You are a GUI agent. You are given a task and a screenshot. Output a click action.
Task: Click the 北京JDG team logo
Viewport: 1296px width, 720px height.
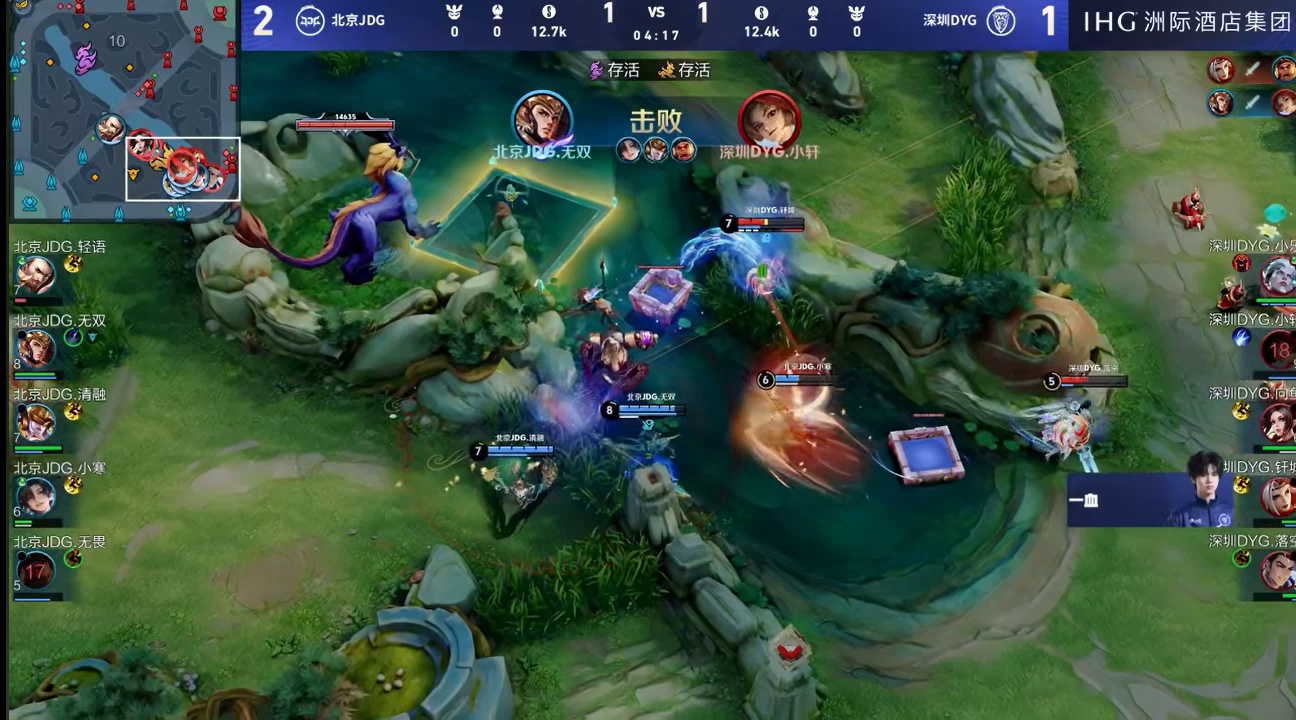click(x=310, y=20)
